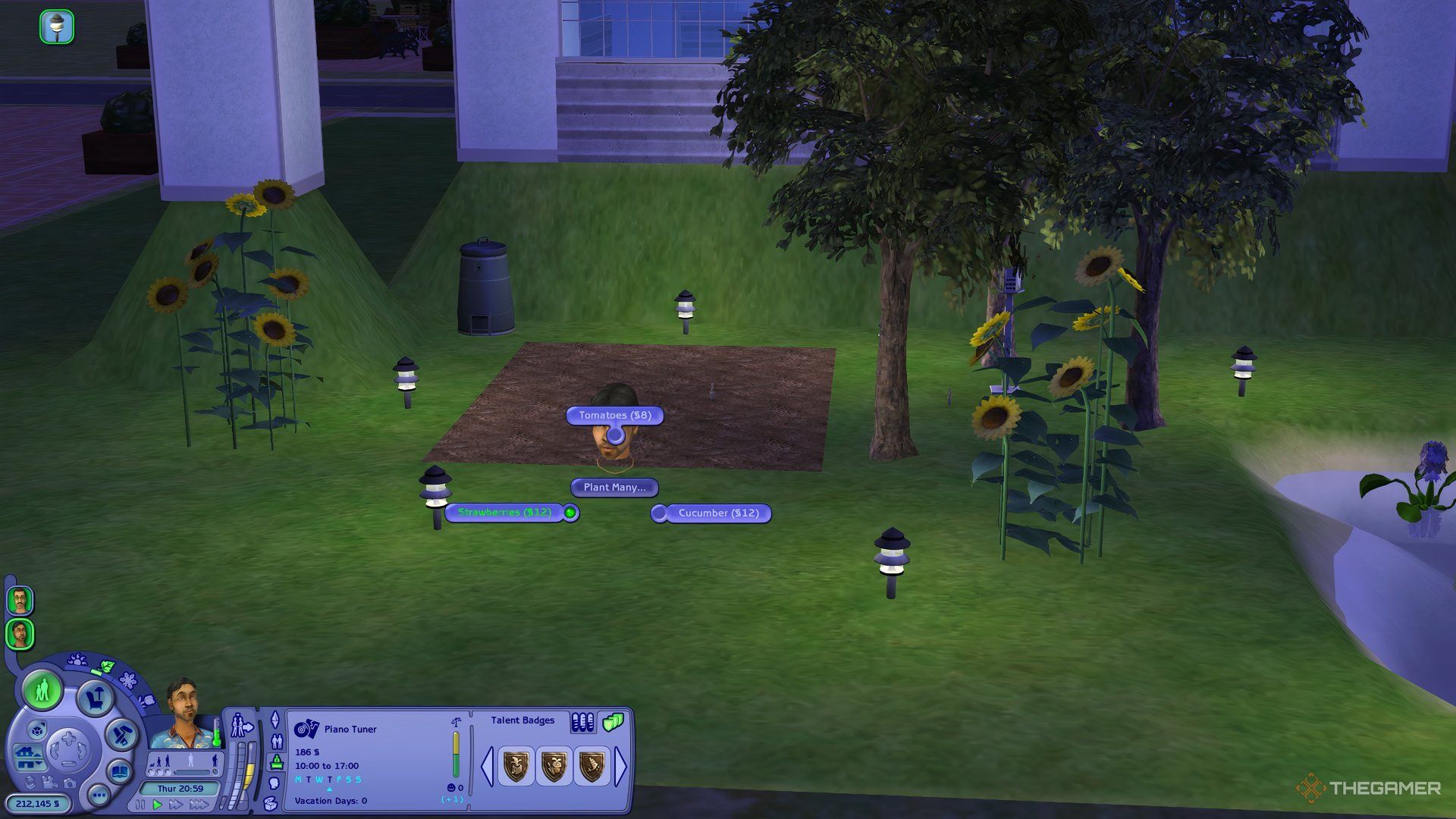This screenshot has height=819, width=1456.
Task: Open the Relationships panel
Action: [277, 741]
